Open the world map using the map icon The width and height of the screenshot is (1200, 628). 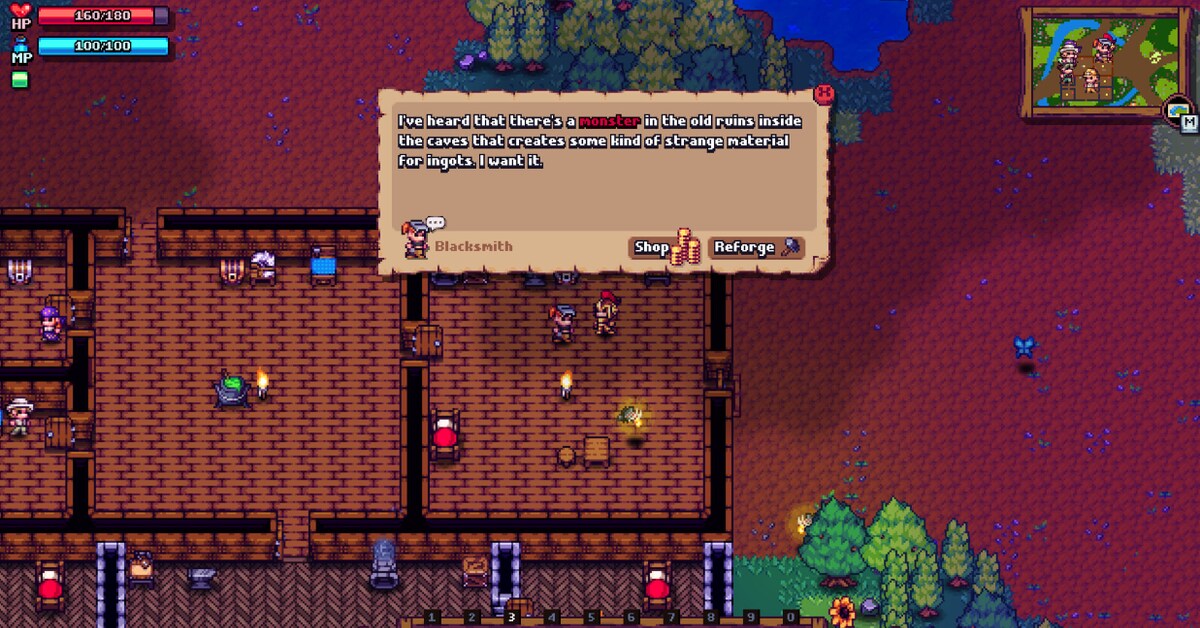[x=1179, y=112]
